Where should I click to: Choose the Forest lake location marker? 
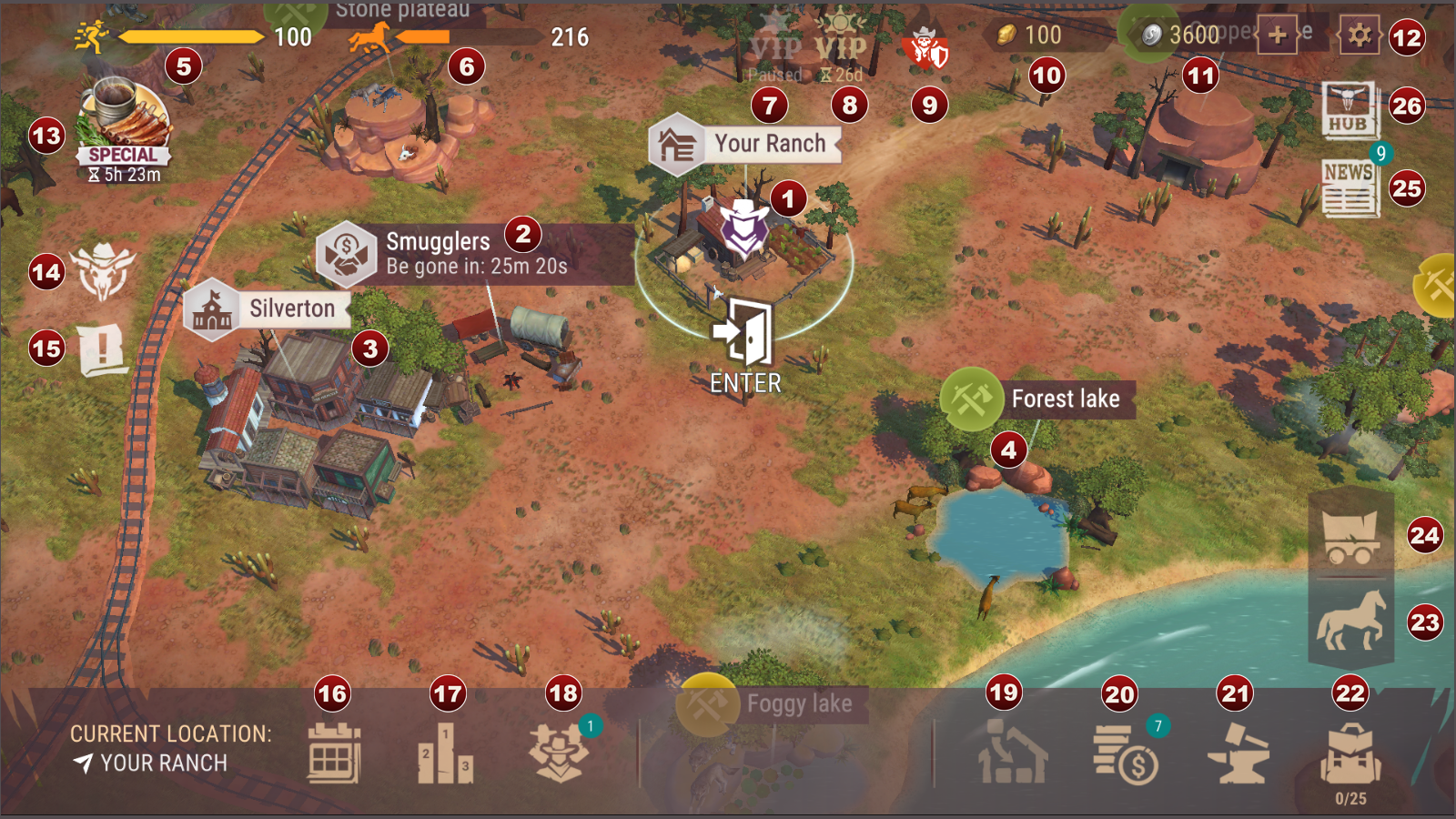click(972, 399)
